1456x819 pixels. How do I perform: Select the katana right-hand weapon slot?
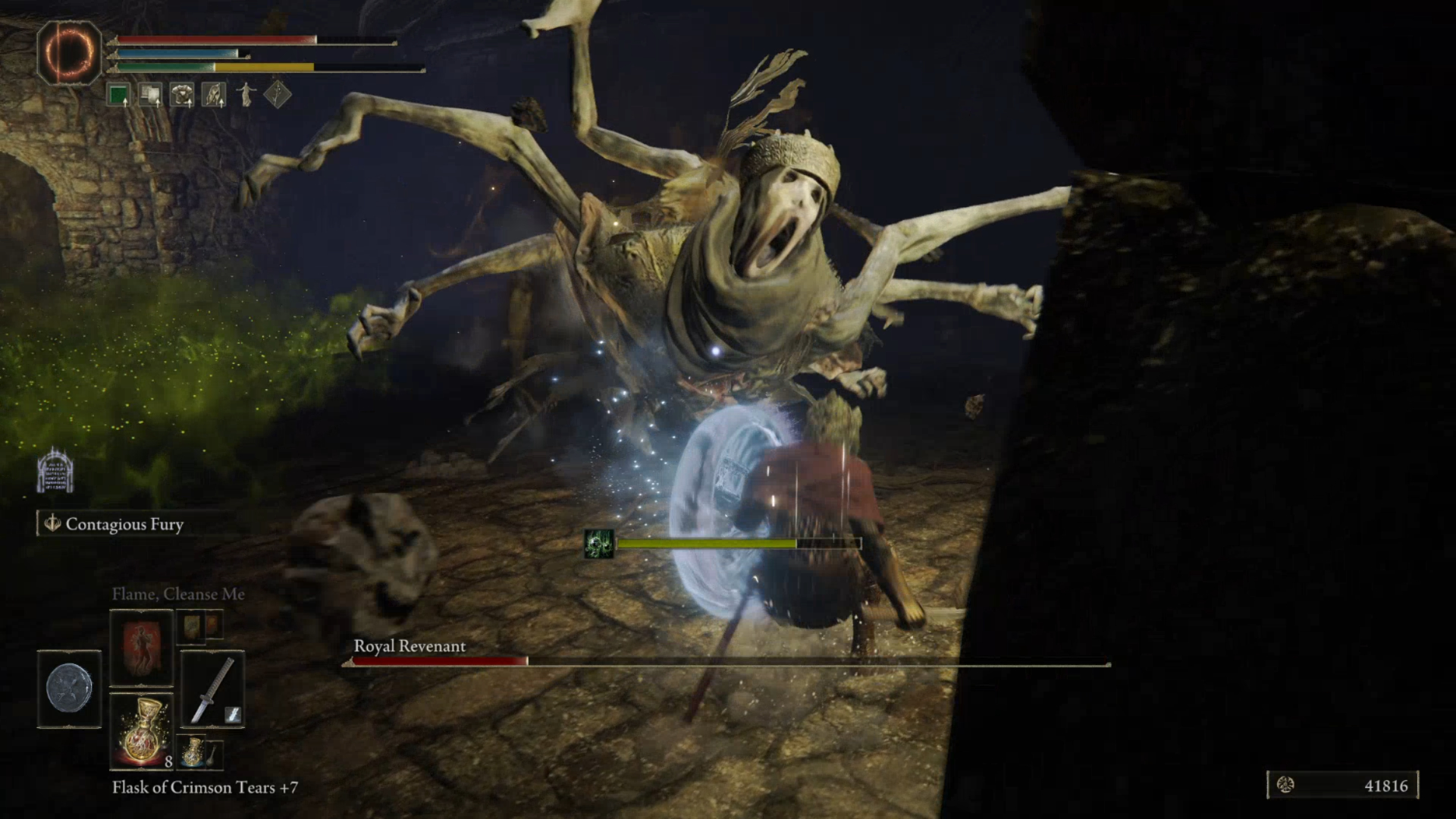pos(212,689)
